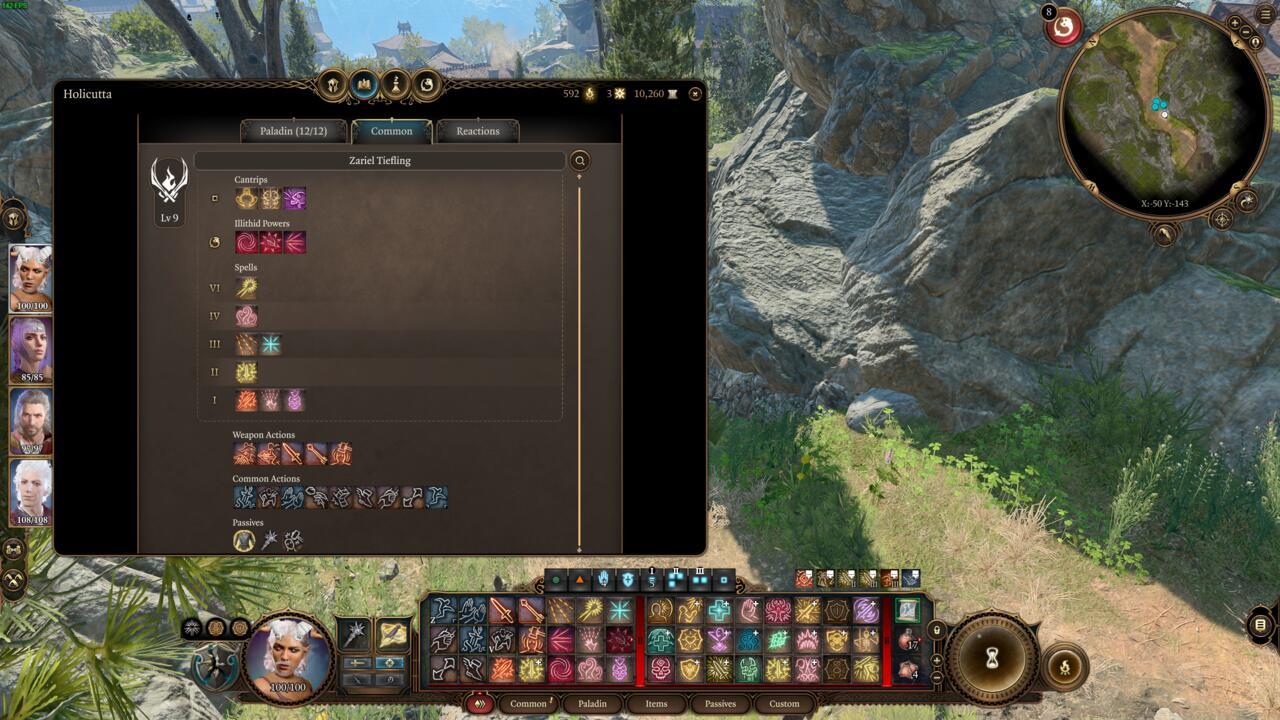This screenshot has height=720, width=1280.
Task: Select the cyan starburst level III spell
Action: (270, 345)
